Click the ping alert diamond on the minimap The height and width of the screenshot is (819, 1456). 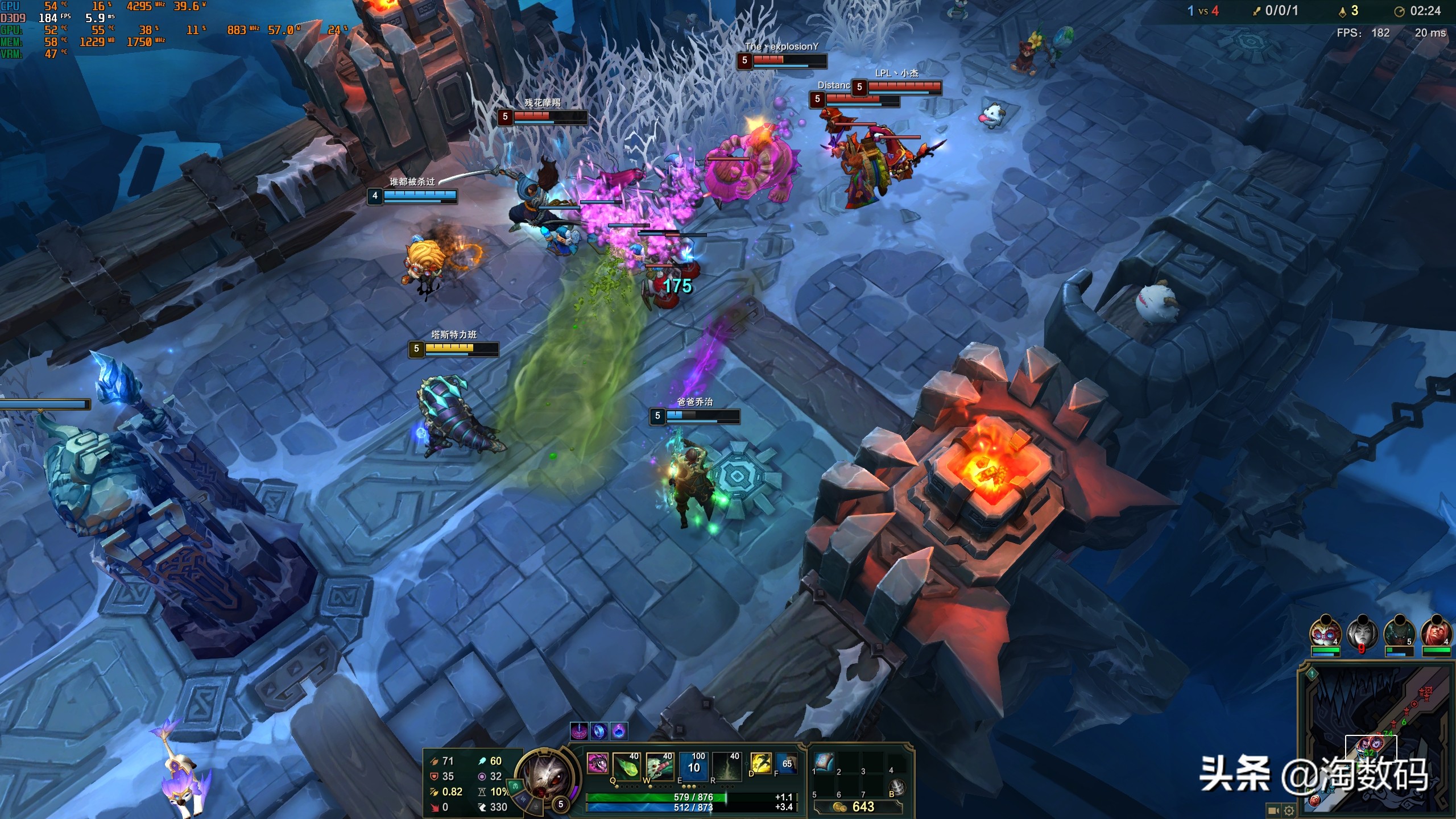1312,674
